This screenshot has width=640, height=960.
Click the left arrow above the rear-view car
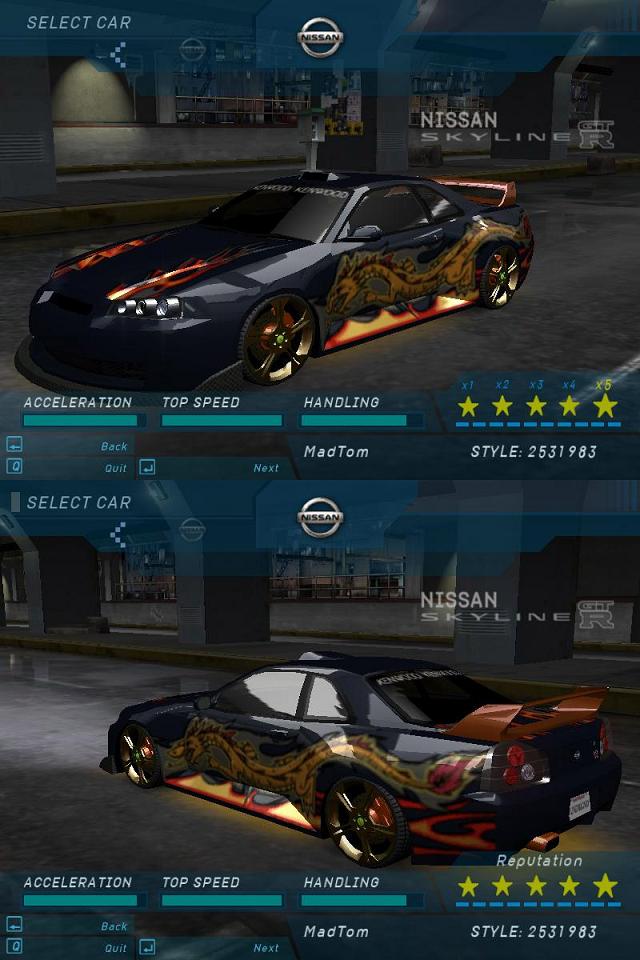pos(118,534)
